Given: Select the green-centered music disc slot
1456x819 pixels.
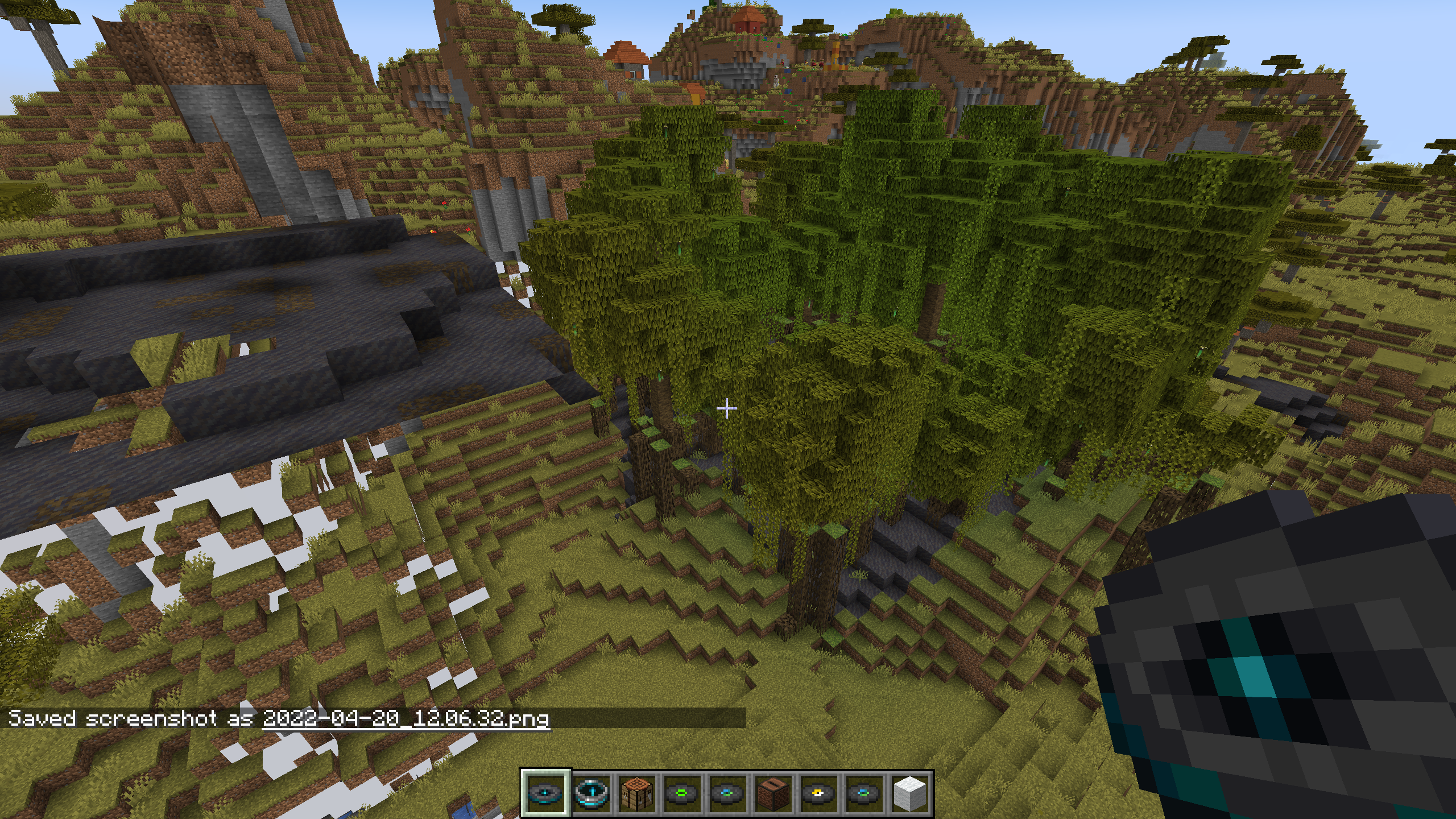Looking at the screenshot, I should click(682, 793).
